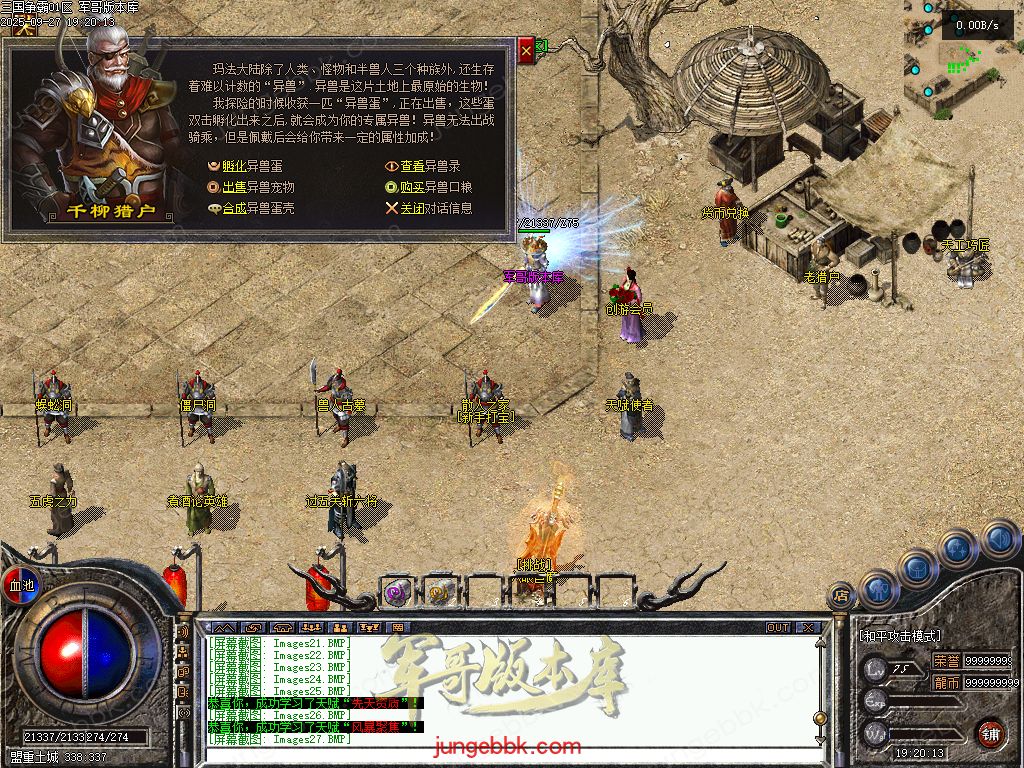
Task: Click the OUT button on chat panel
Action: (x=778, y=627)
